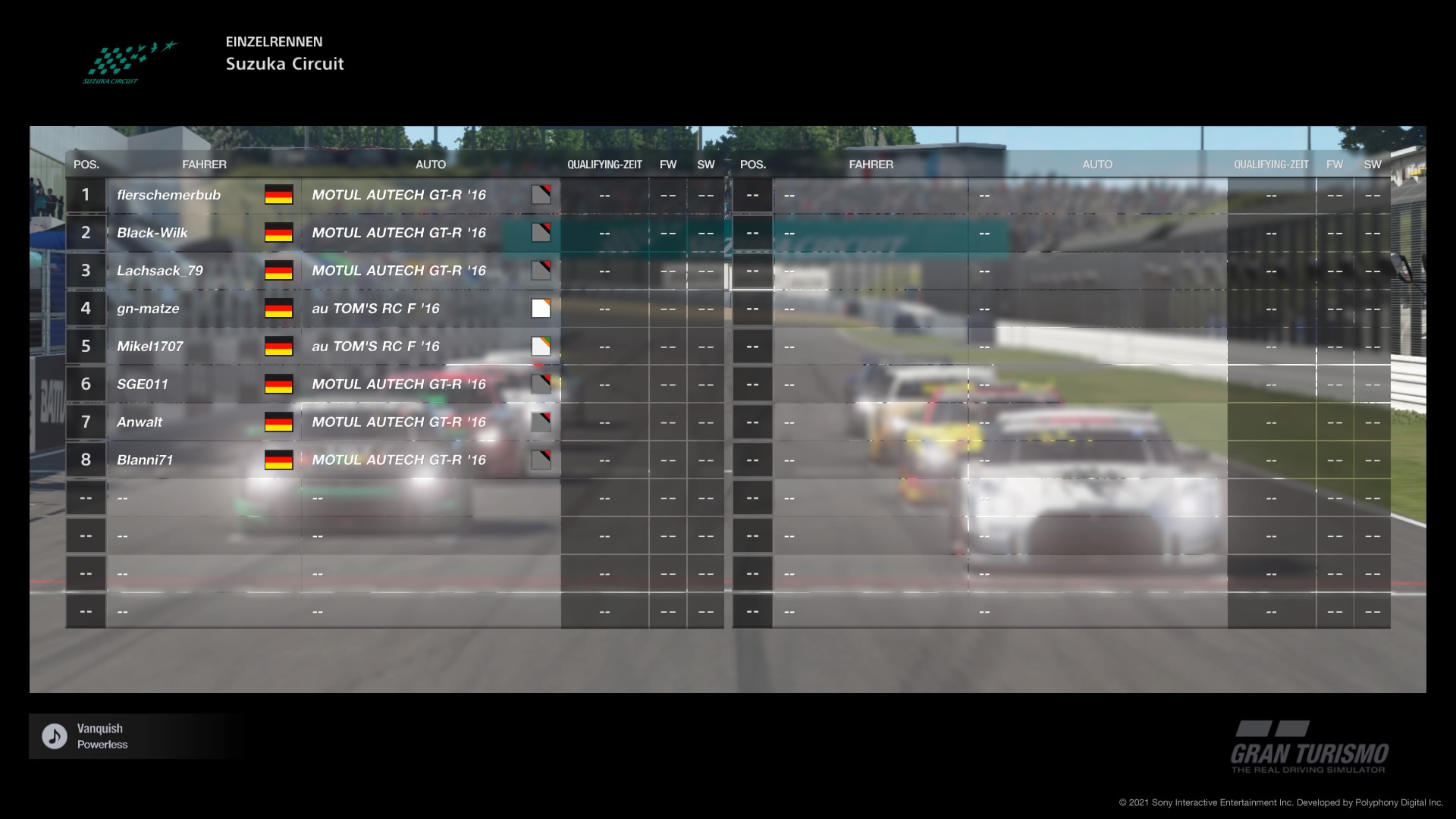The width and height of the screenshot is (1456, 819).
Task: Select driver flerschemerbub's row
Action: point(168,195)
